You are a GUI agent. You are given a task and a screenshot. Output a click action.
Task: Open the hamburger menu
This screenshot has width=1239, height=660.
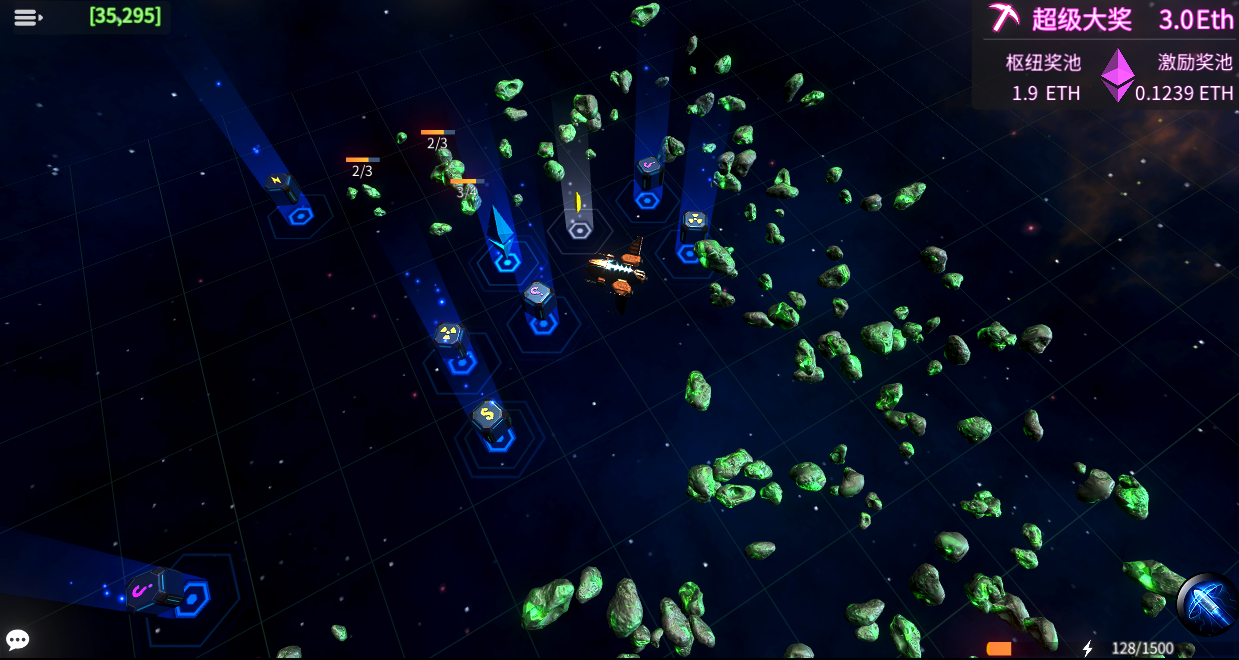27,17
